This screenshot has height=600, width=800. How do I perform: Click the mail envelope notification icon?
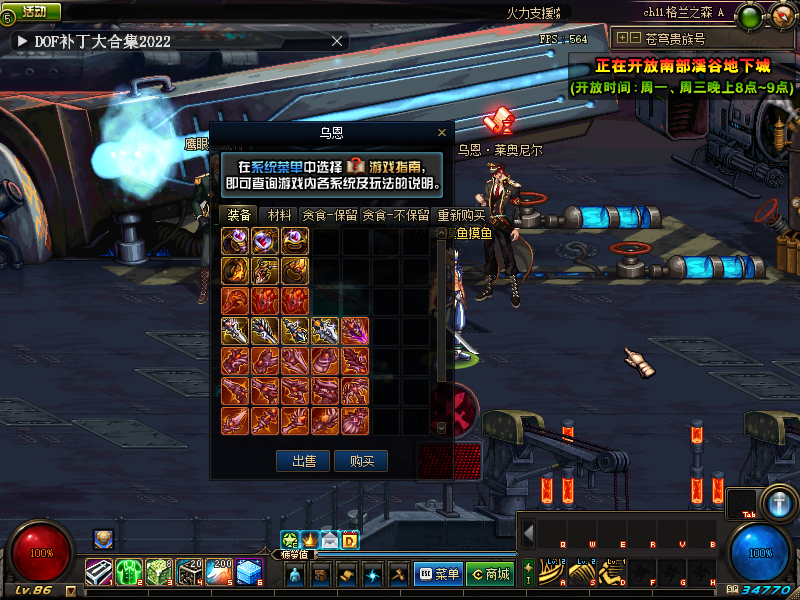click(x=329, y=541)
